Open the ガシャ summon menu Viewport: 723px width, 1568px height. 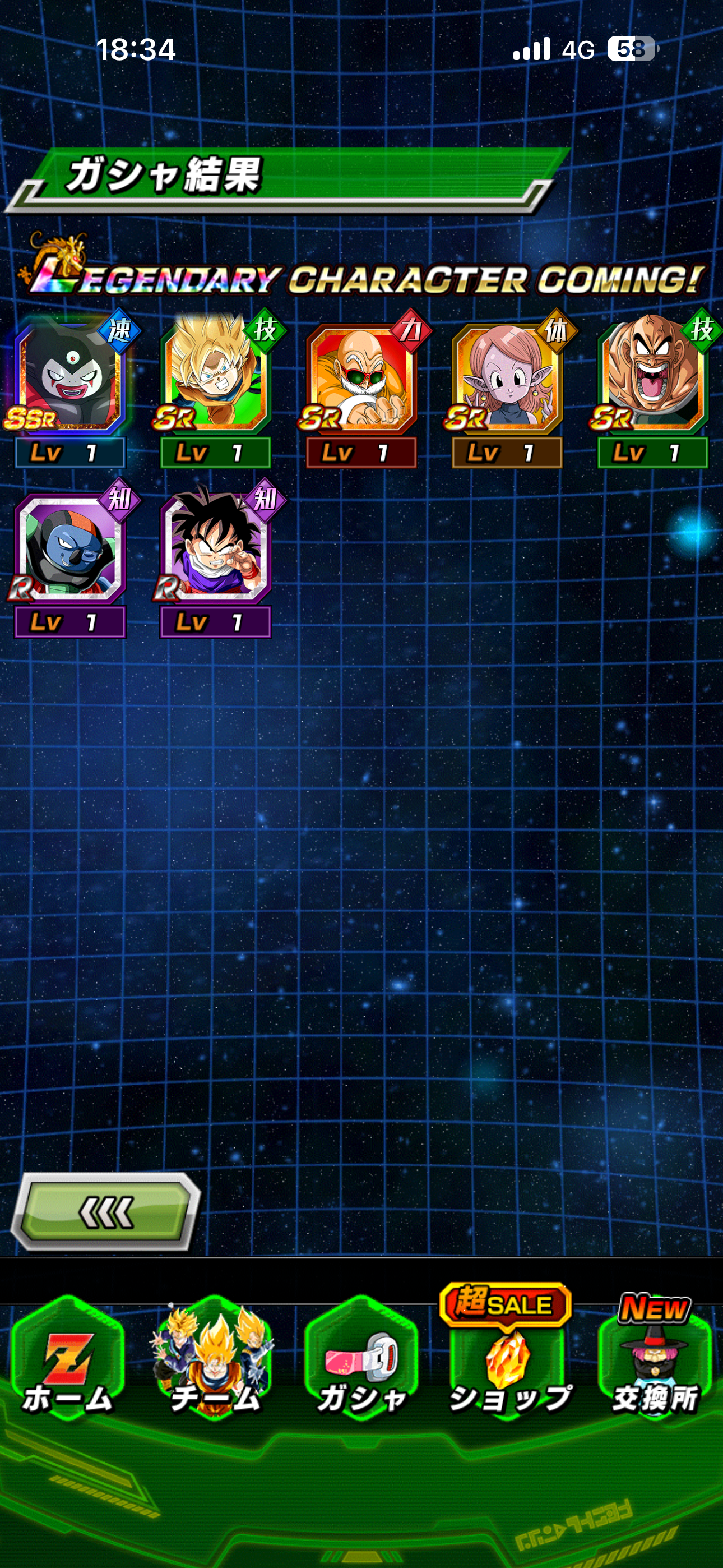(x=361, y=1363)
